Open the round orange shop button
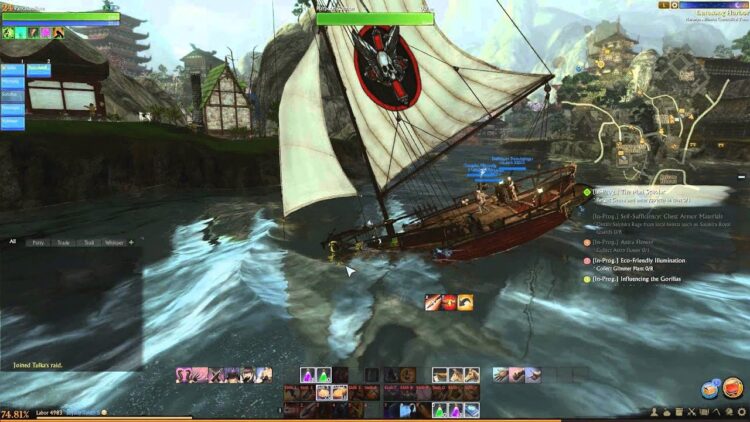 [x=731, y=387]
